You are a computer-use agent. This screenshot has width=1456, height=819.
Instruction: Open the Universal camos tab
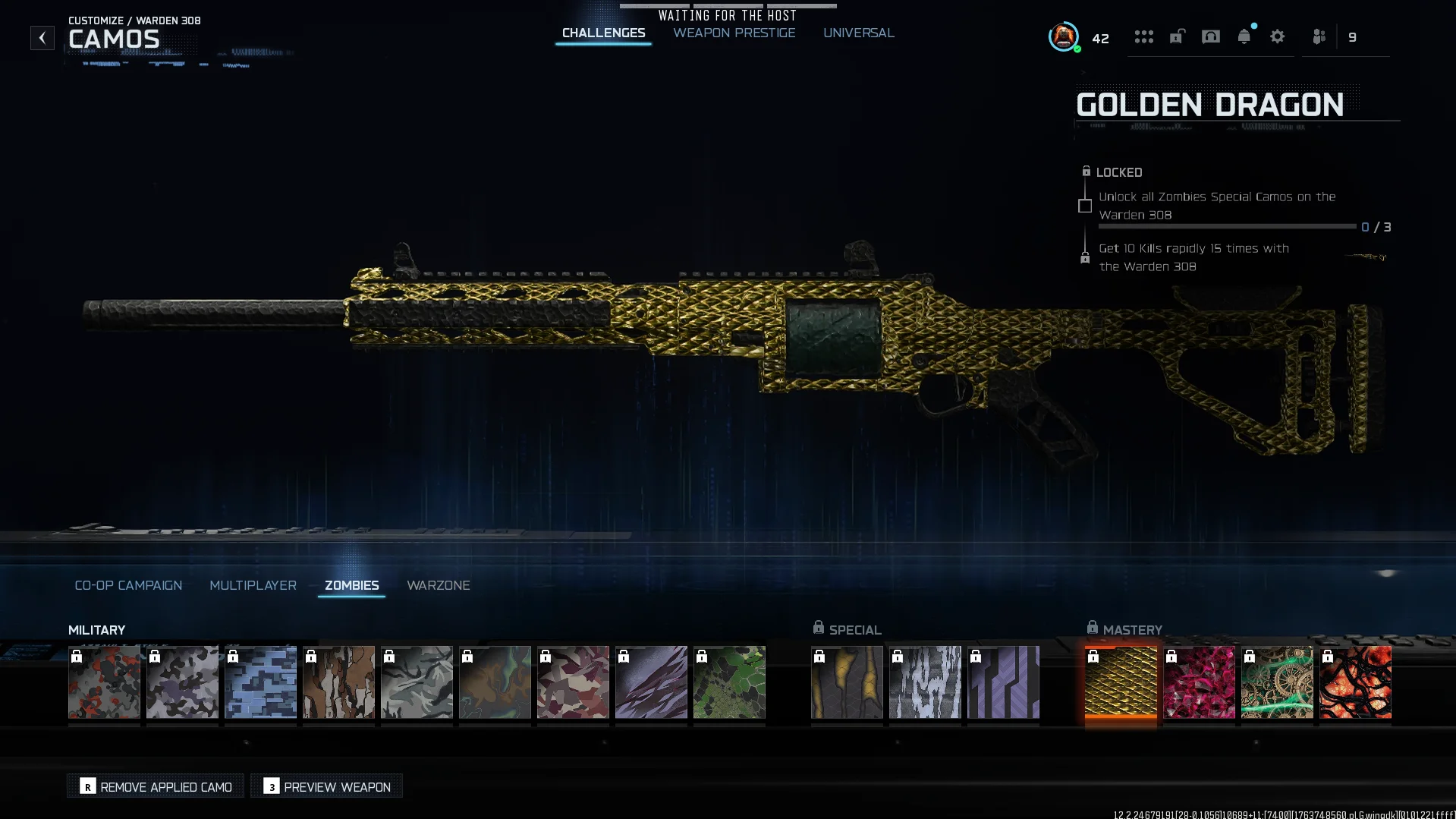pyautogui.click(x=858, y=33)
